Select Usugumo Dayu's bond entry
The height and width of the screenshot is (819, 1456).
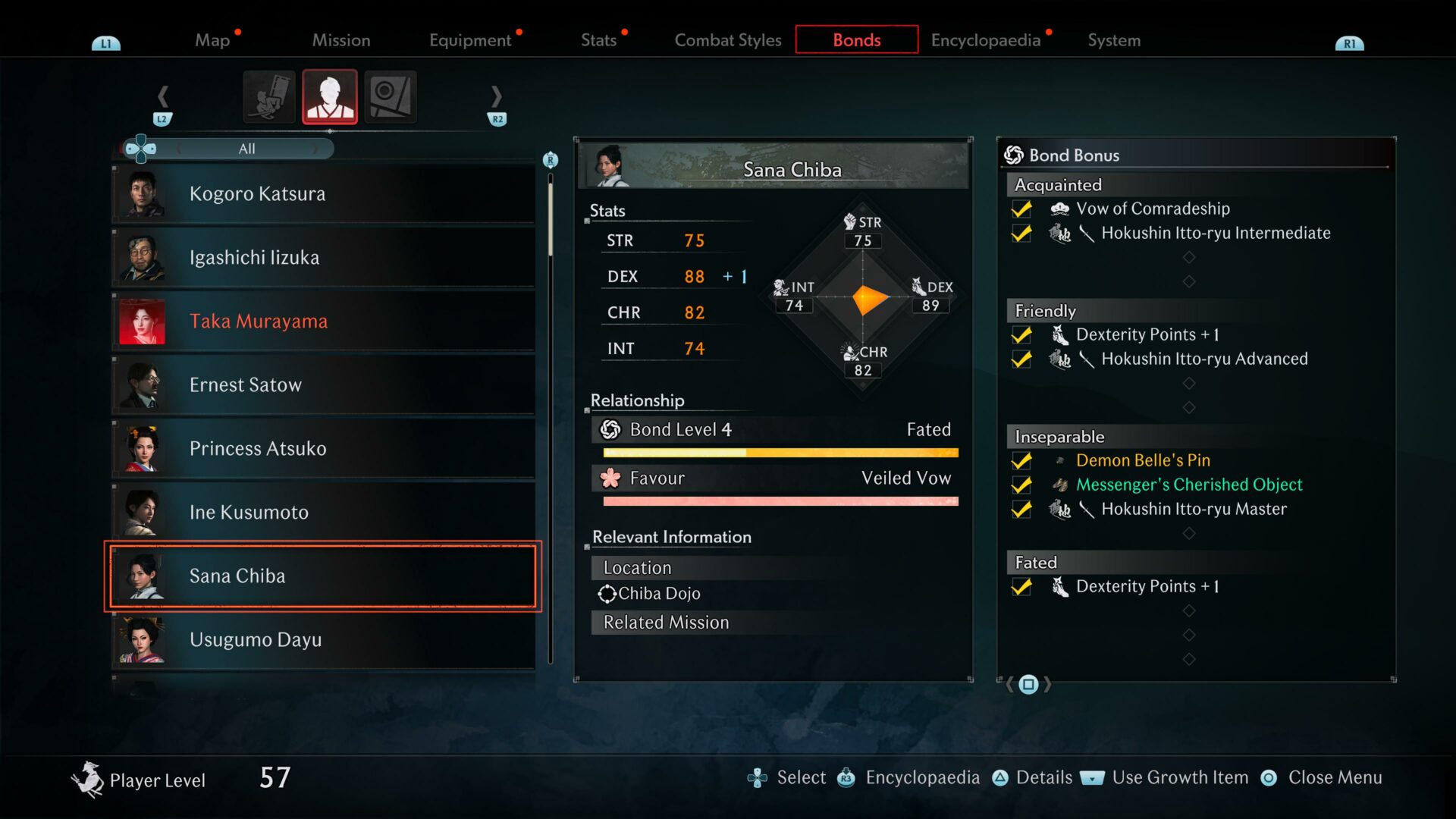[x=324, y=640]
